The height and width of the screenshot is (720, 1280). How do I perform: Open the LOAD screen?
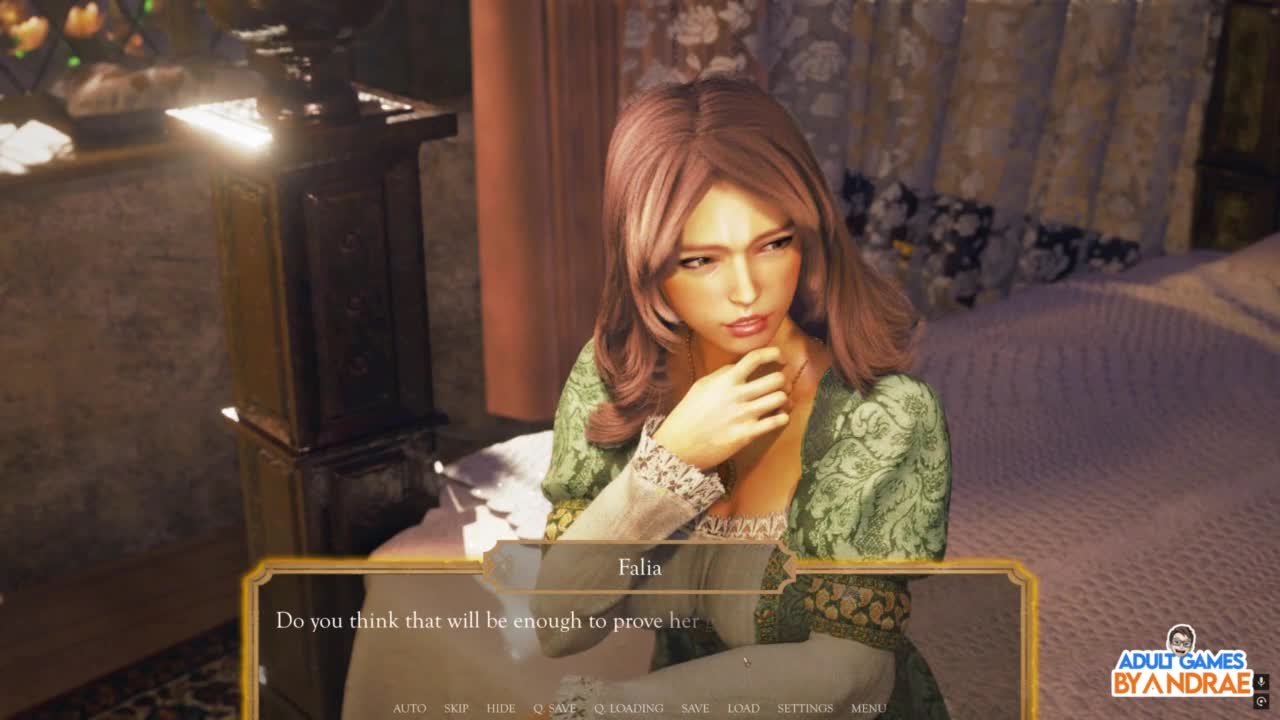coord(743,708)
